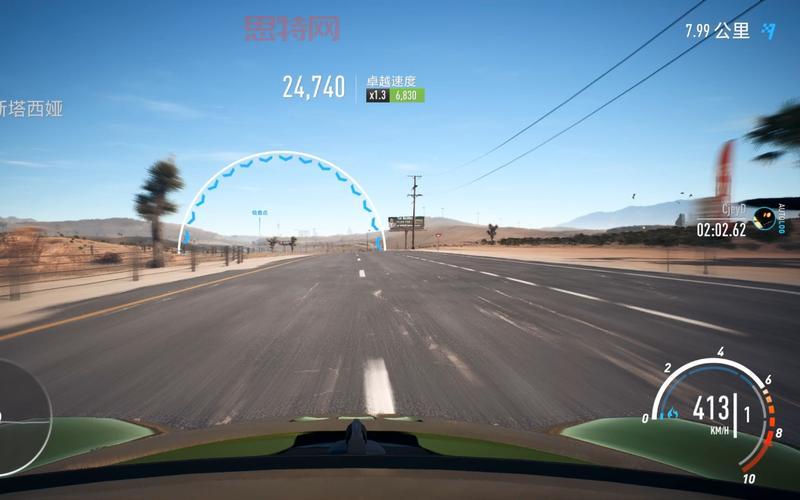Viewport: 800px width, 500px height.
Task: Select the CjeyD player avatar
Action: pos(764,217)
